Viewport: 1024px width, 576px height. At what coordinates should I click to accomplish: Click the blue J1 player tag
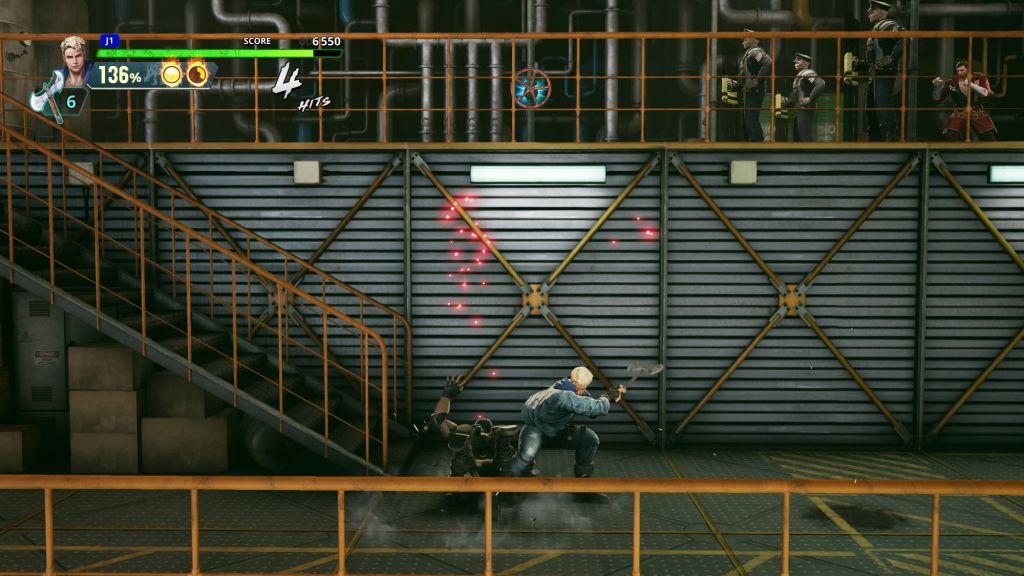[x=108, y=41]
